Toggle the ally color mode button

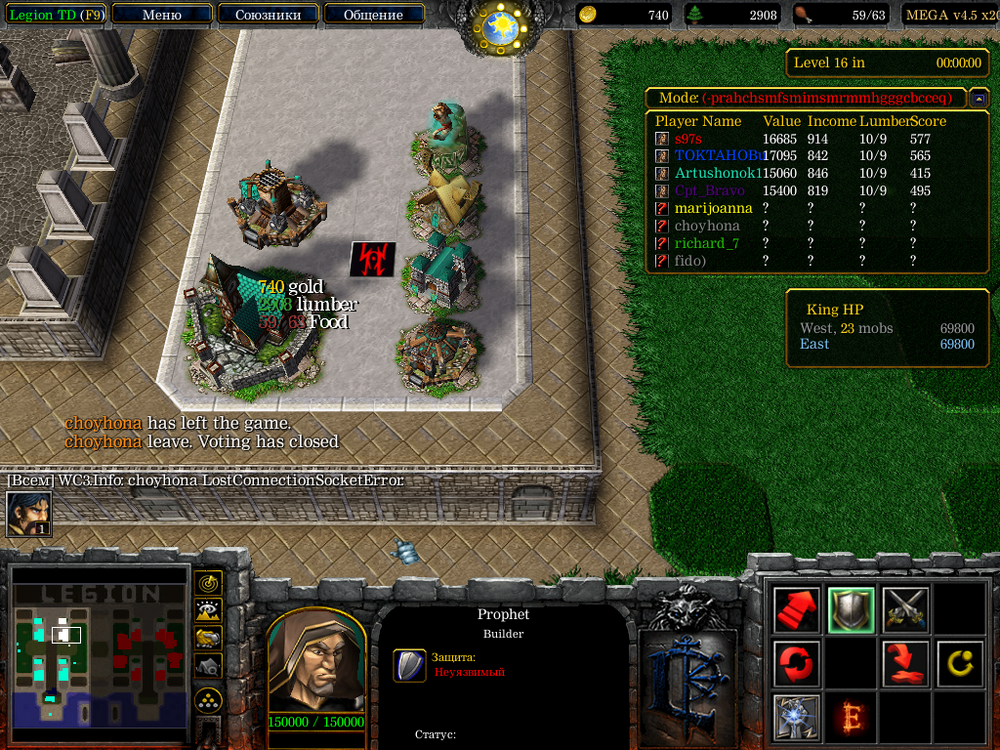pos(208,637)
